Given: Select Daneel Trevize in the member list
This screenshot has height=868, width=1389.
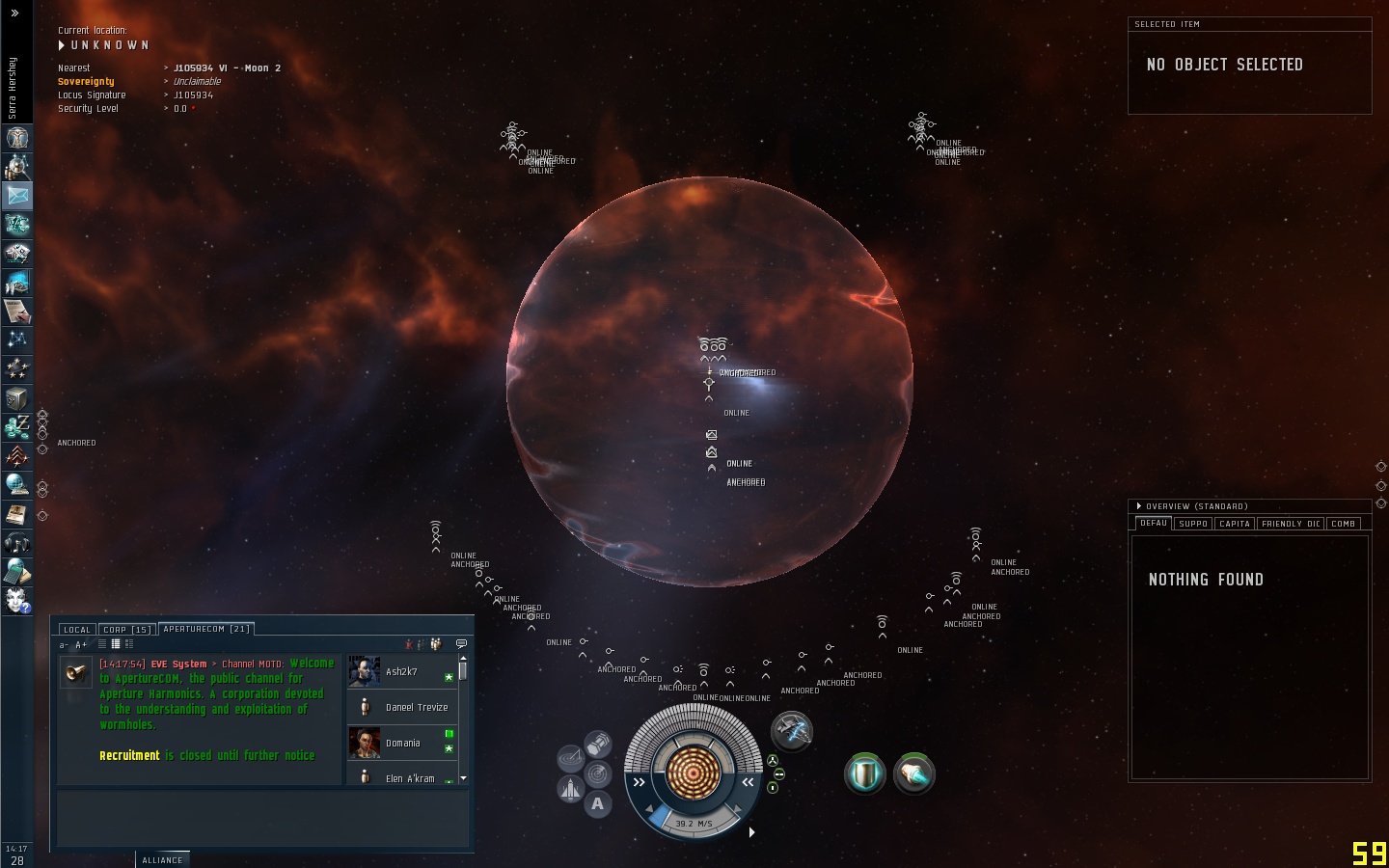Looking at the screenshot, I should [x=416, y=707].
